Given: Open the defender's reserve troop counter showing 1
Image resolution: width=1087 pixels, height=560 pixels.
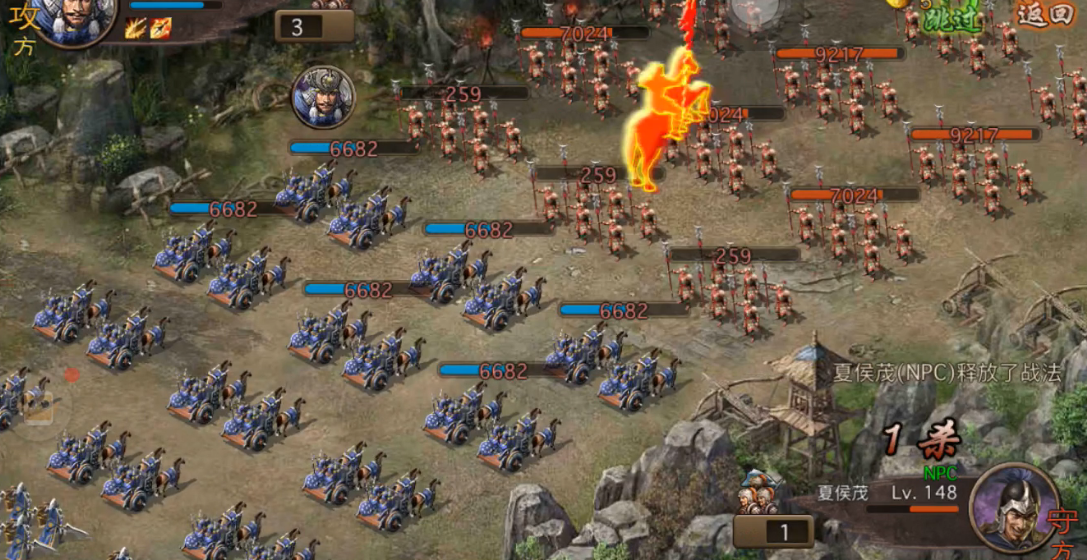Looking at the screenshot, I should 785,531.
